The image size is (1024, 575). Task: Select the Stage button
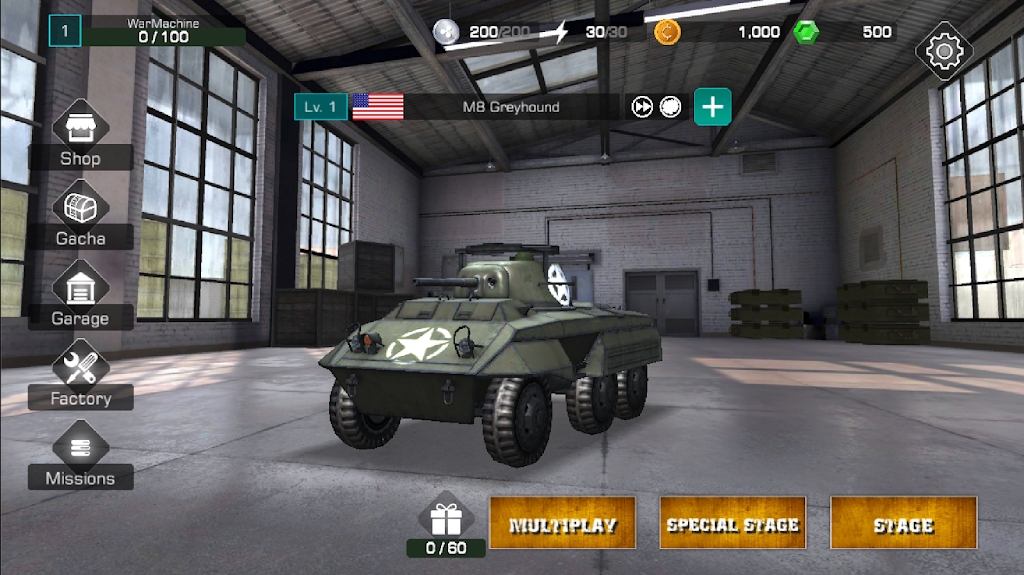pyautogui.click(x=903, y=523)
